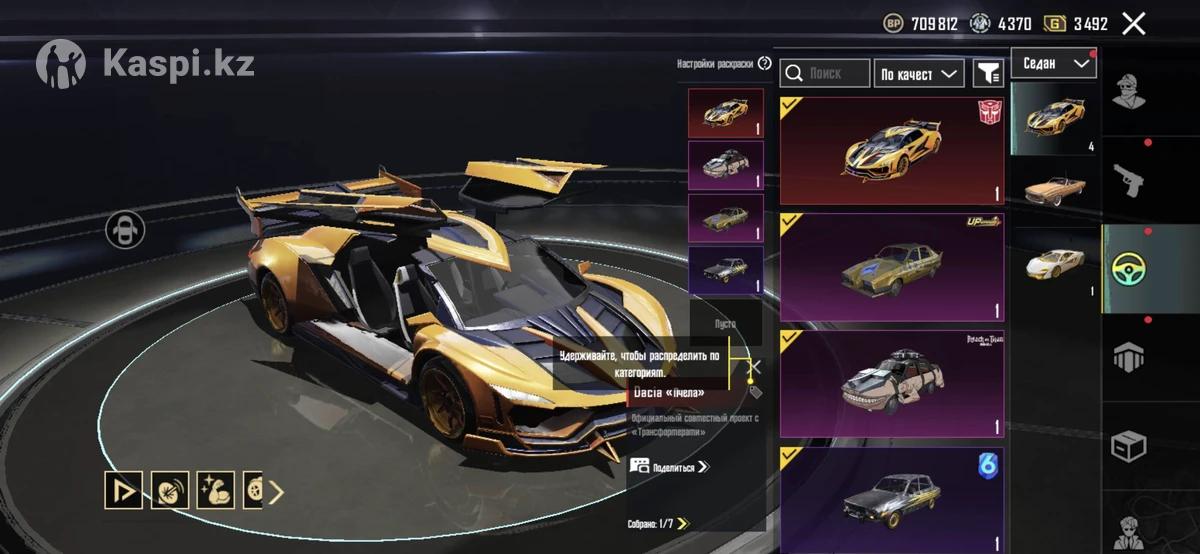Select the Attack on Titan car skin
Image resolution: width=1200 pixels, height=554 pixels.
(x=891, y=384)
